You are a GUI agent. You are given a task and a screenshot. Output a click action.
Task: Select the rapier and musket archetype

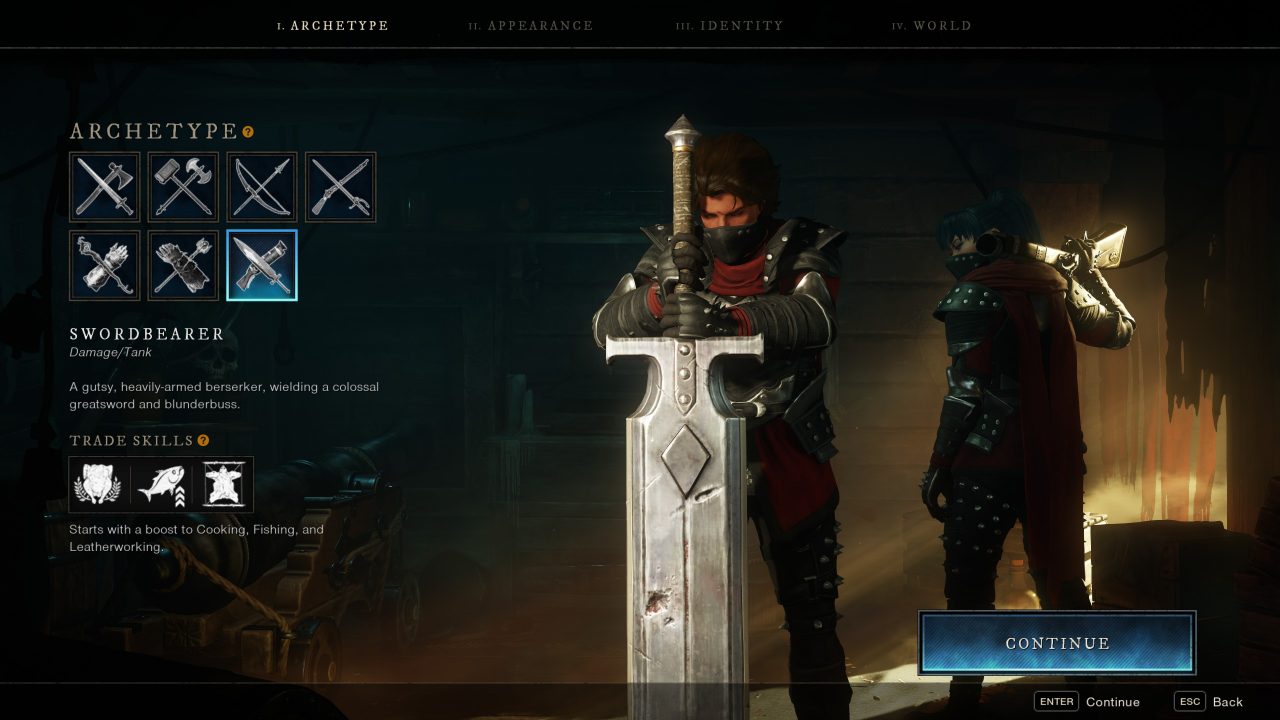click(x=340, y=186)
